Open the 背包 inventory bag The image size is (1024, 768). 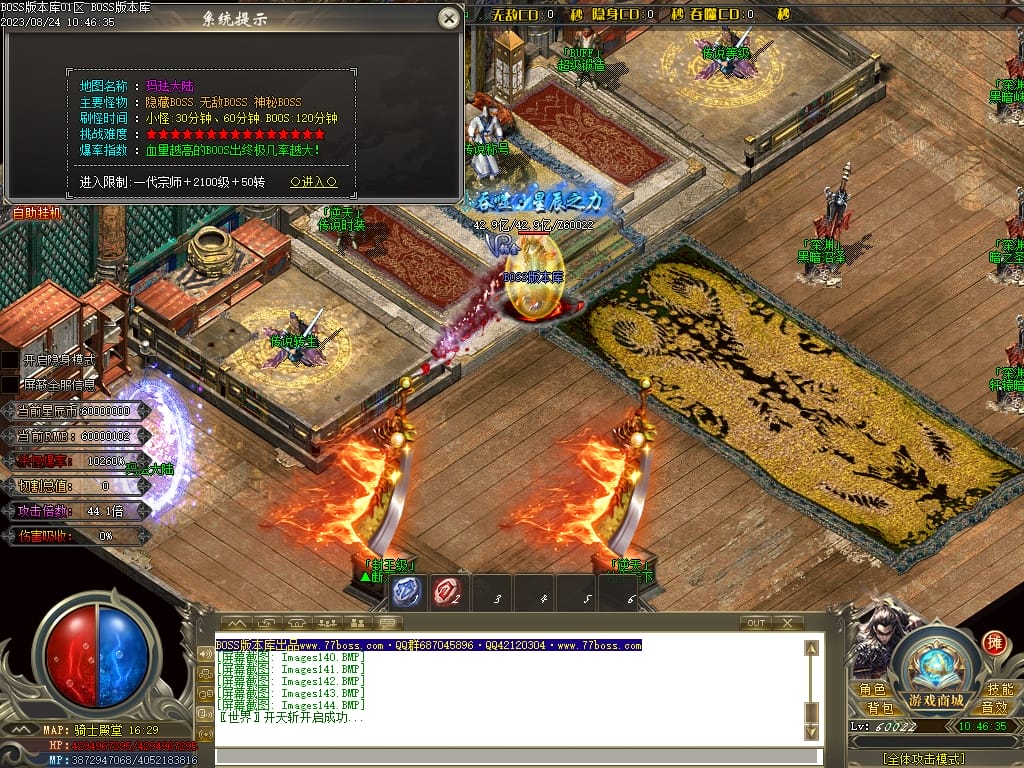(880, 708)
